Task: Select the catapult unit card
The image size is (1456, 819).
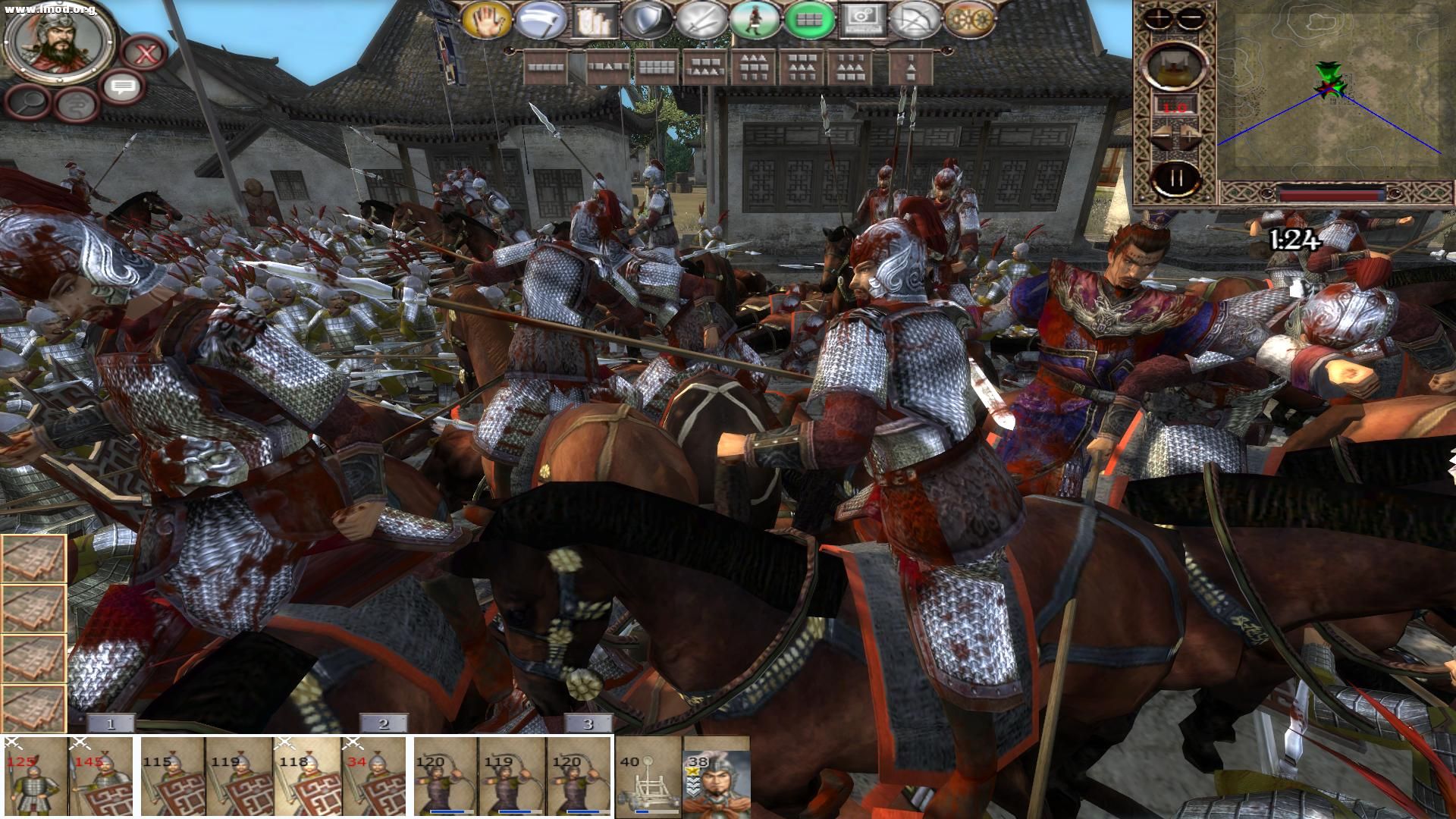Action: pyautogui.click(x=648, y=777)
